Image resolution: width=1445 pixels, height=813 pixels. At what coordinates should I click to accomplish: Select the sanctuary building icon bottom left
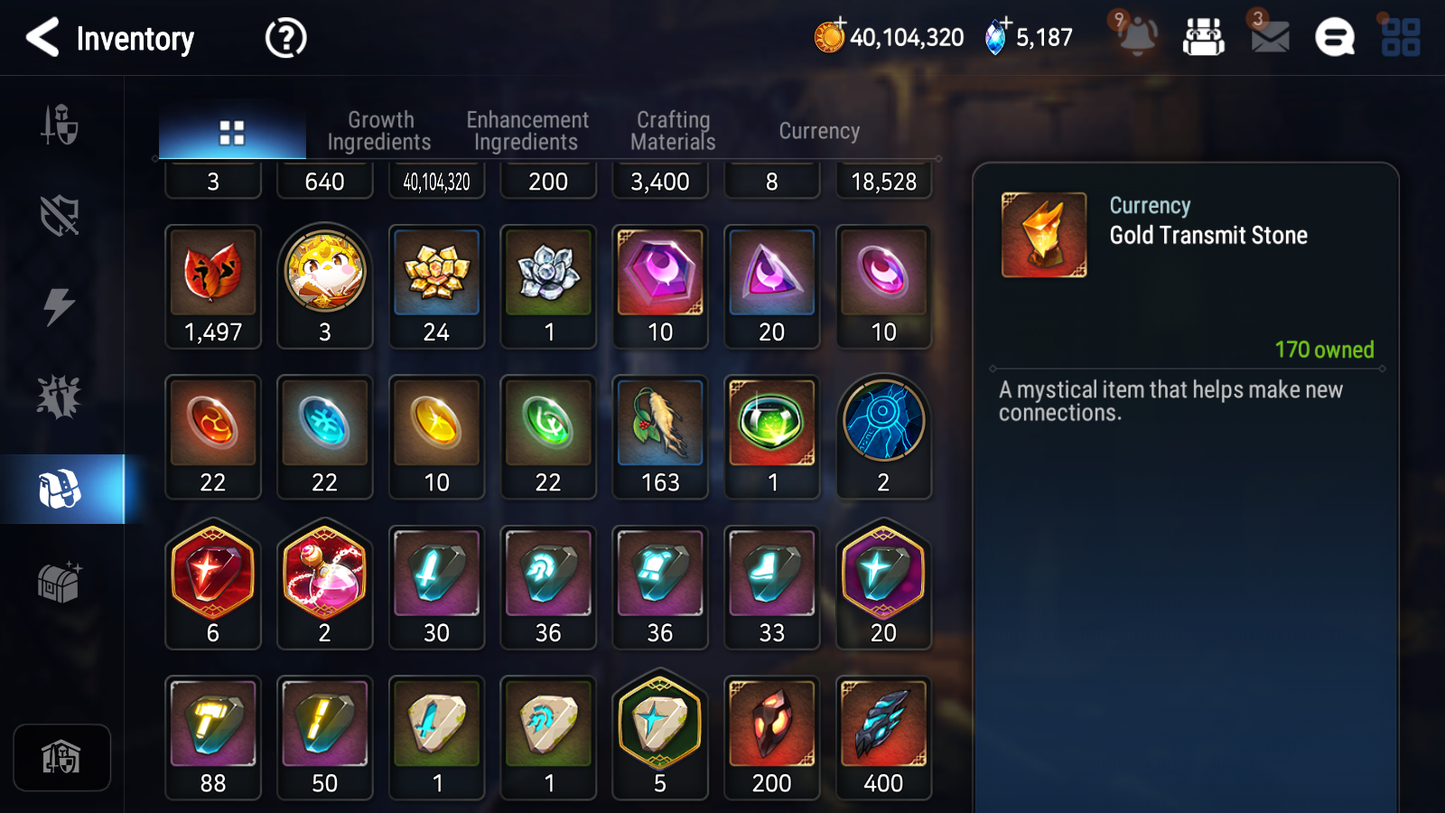click(62, 757)
